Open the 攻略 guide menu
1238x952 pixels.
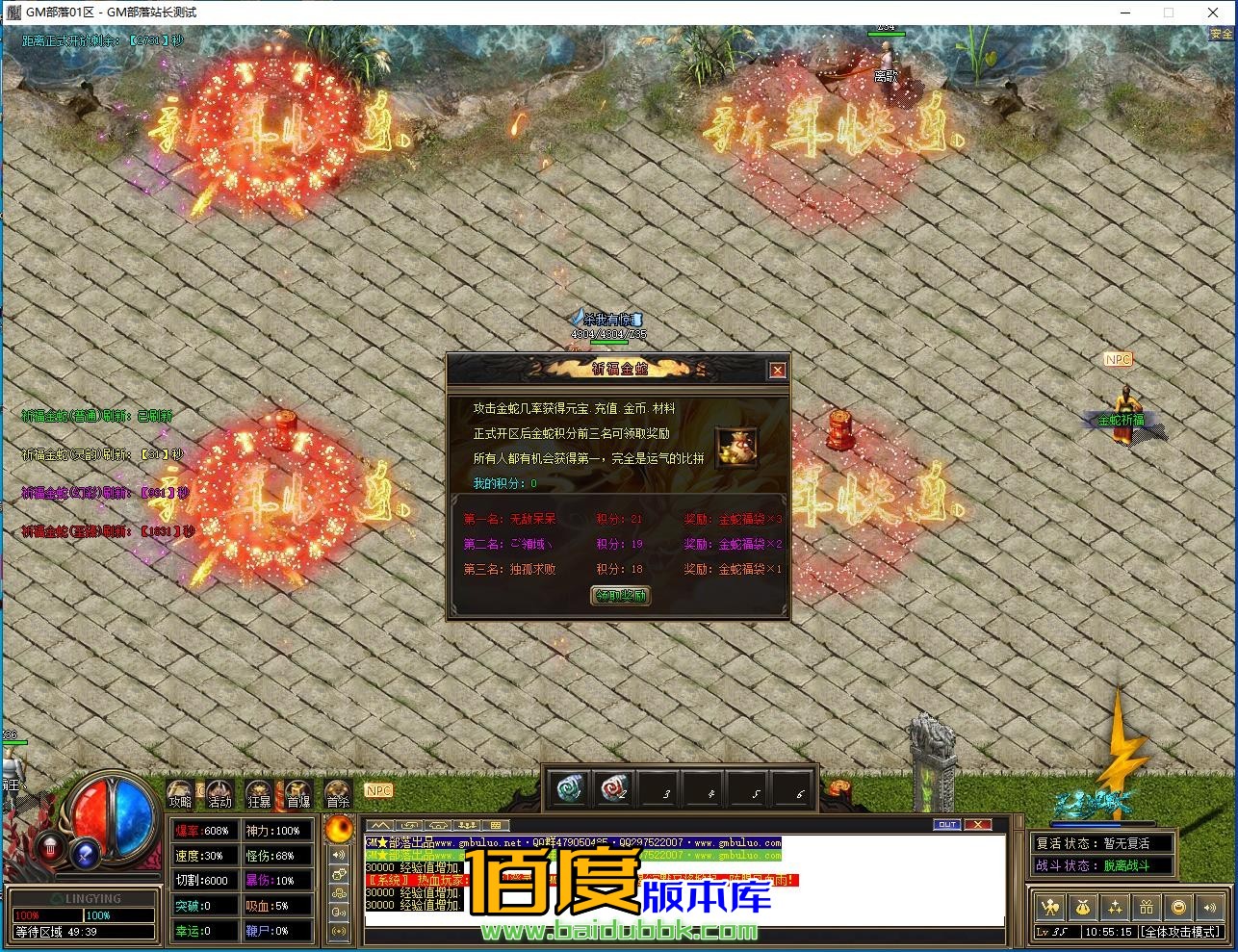[x=180, y=794]
